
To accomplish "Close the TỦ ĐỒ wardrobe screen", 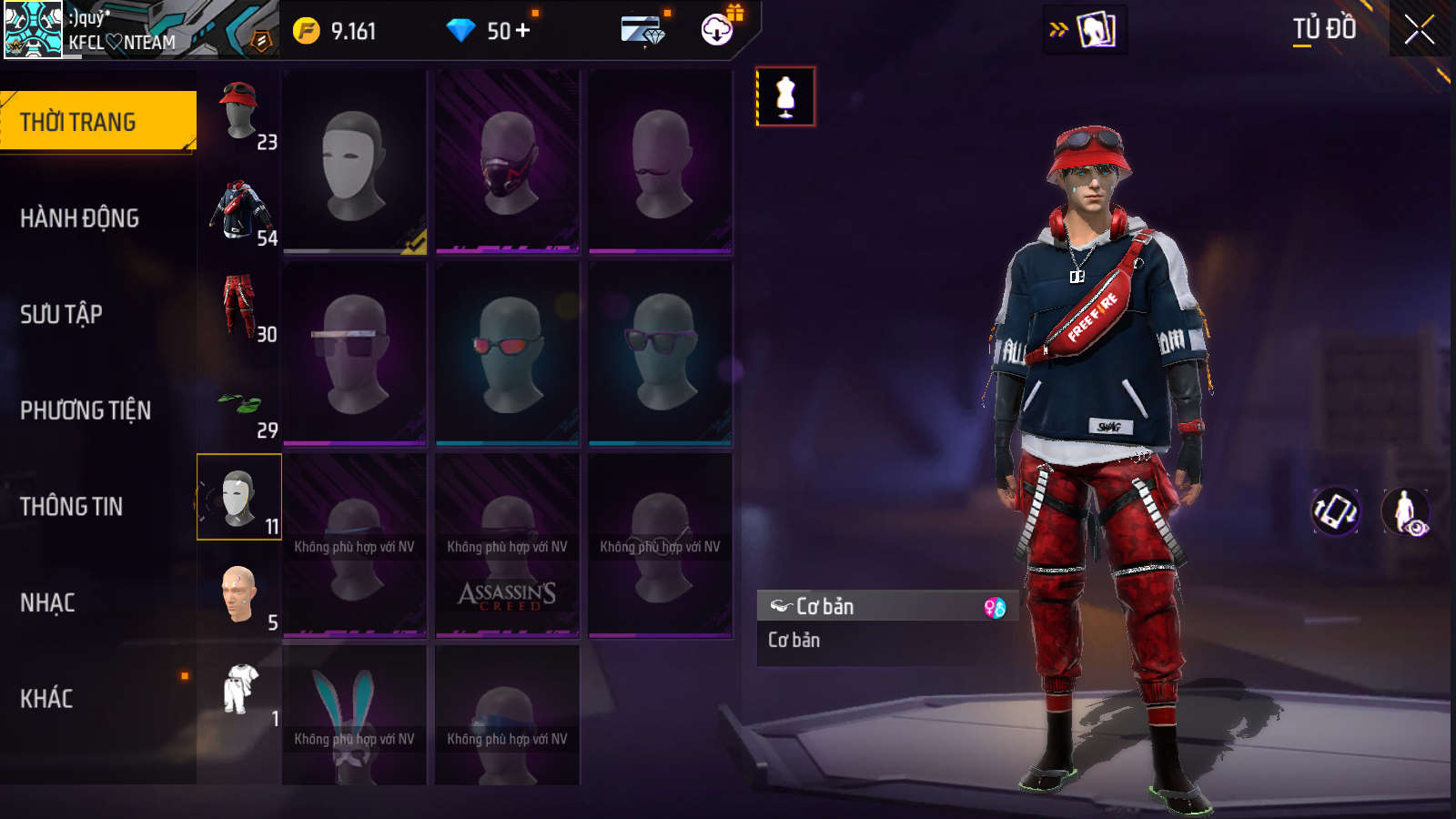I will 1419,30.
